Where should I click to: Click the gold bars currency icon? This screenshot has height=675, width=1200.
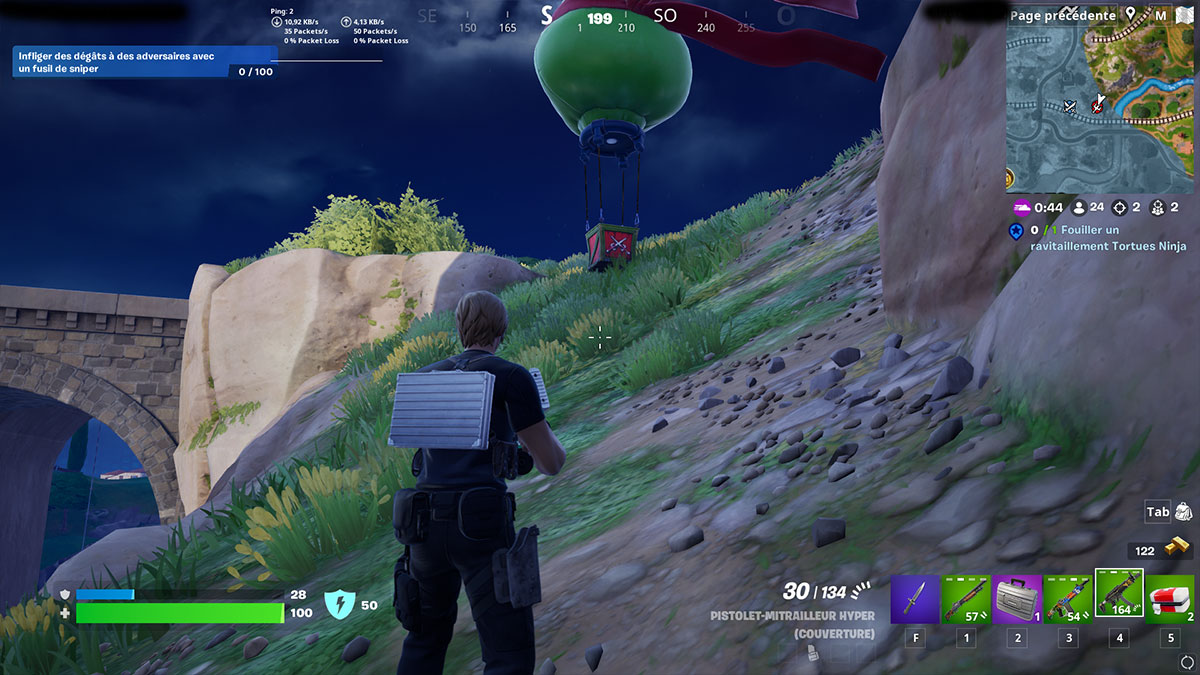point(1180,550)
